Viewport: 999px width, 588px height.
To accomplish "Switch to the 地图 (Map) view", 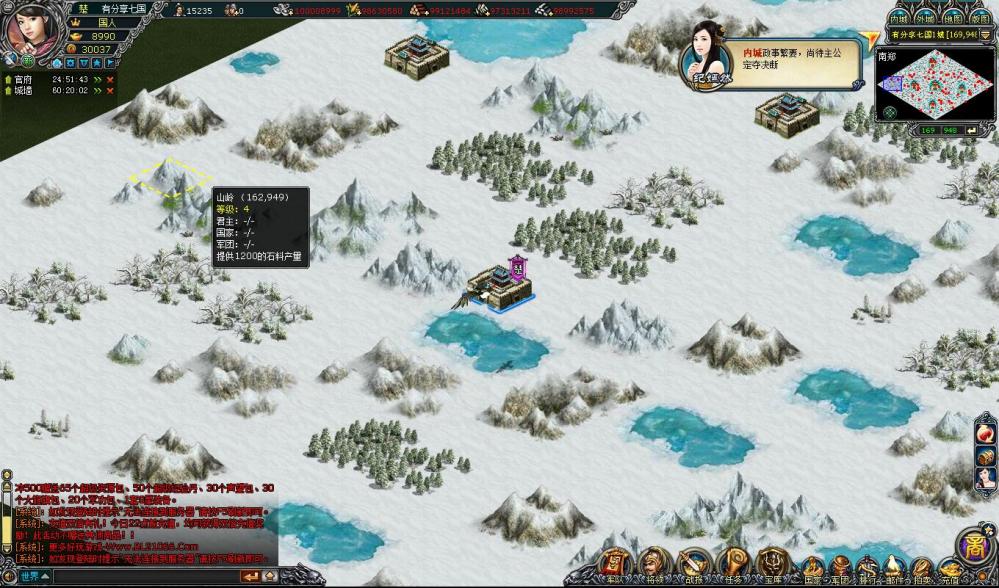I will point(953,18).
